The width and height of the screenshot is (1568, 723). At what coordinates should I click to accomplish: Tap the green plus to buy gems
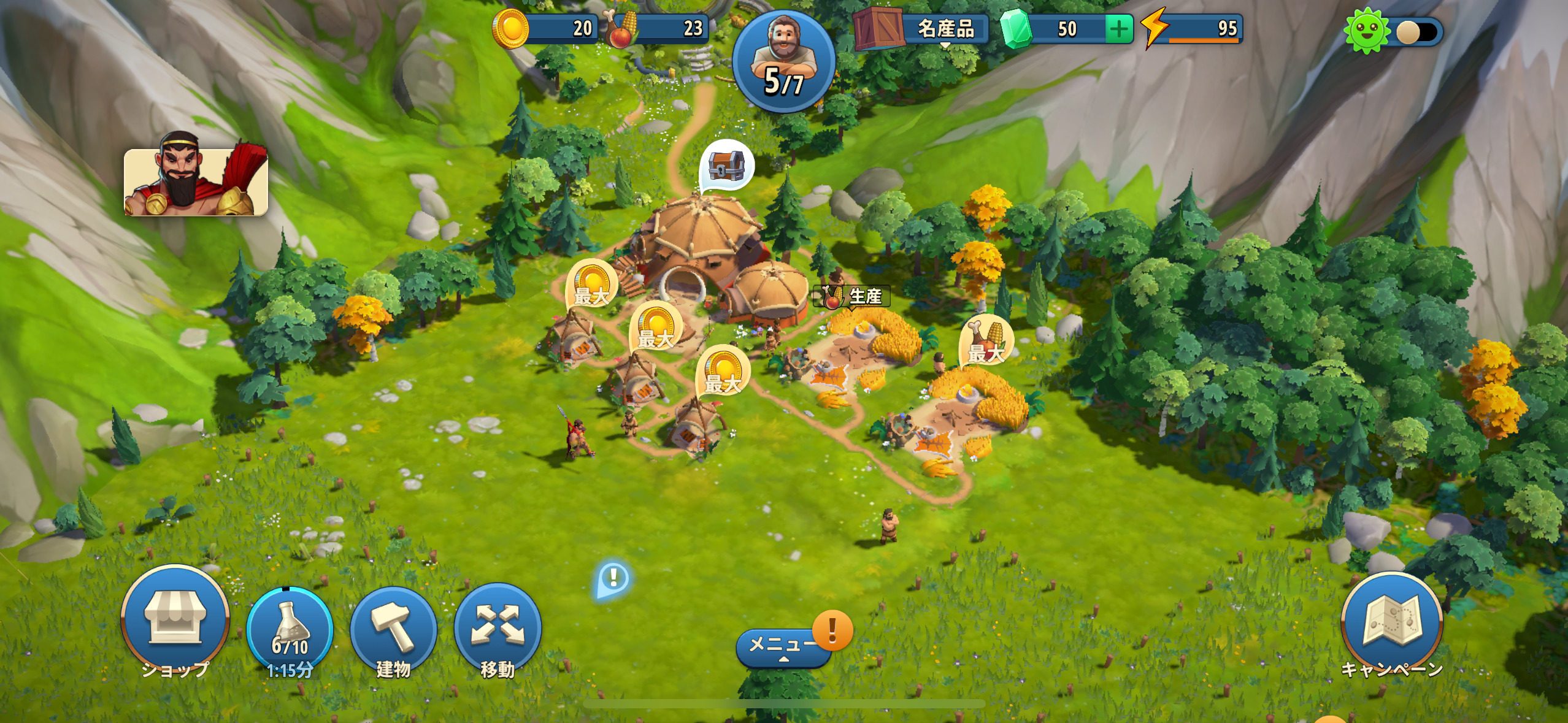(1118, 29)
